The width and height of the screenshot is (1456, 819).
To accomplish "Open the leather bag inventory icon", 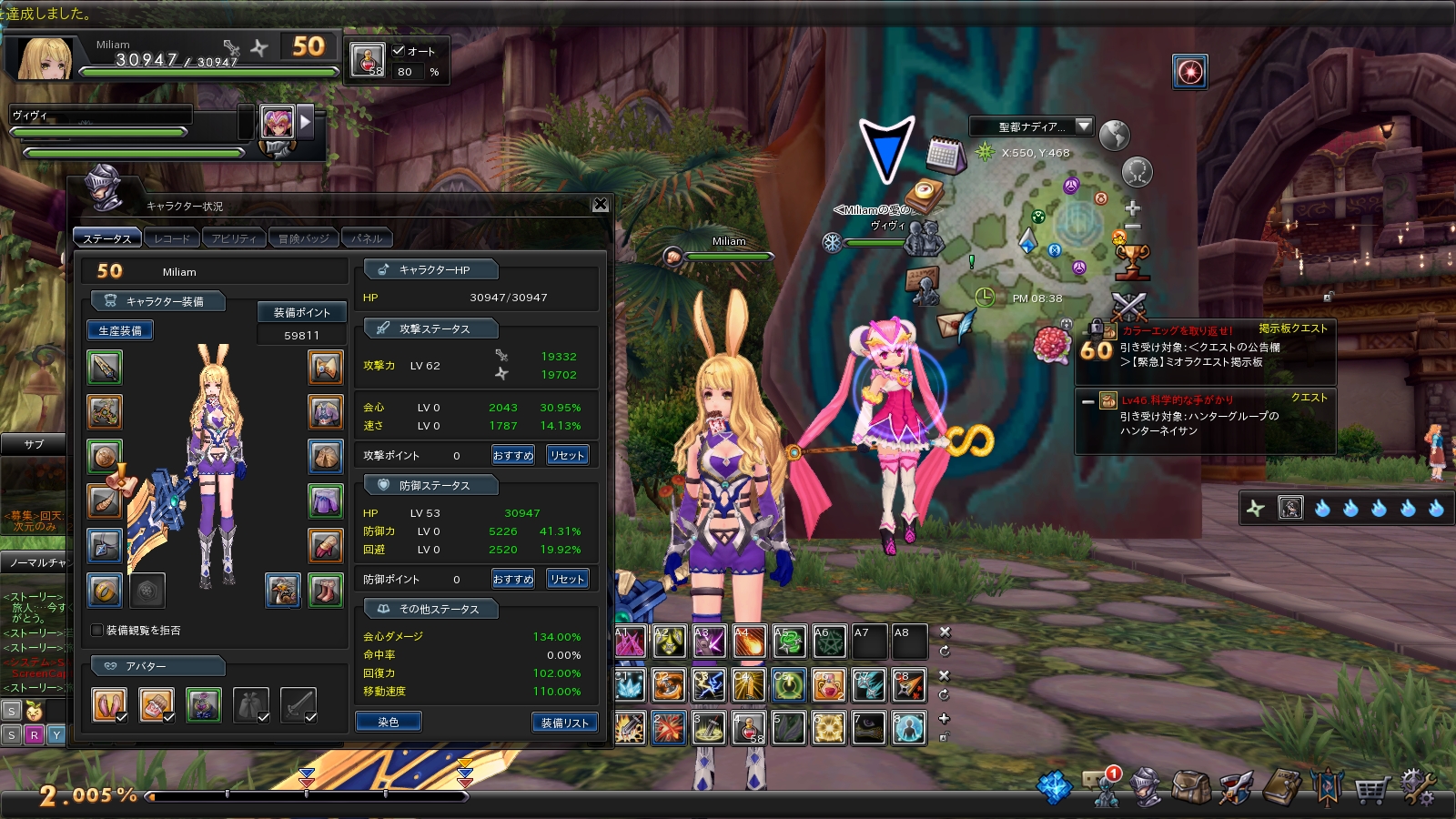I will [x=1190, y=787].
